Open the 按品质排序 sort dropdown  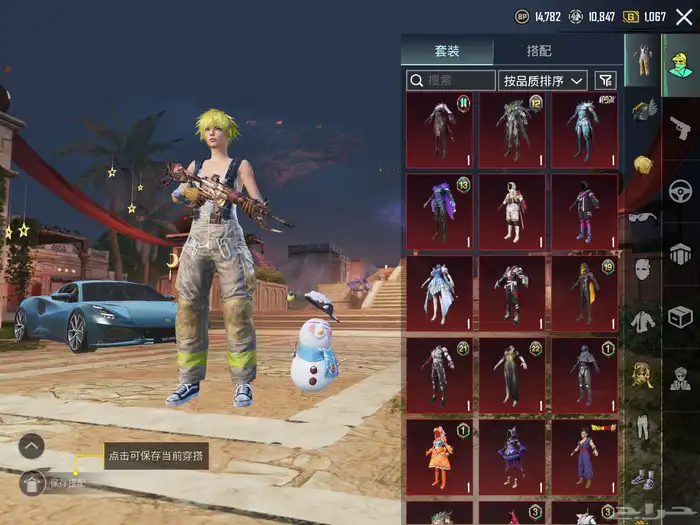(544, 80)
